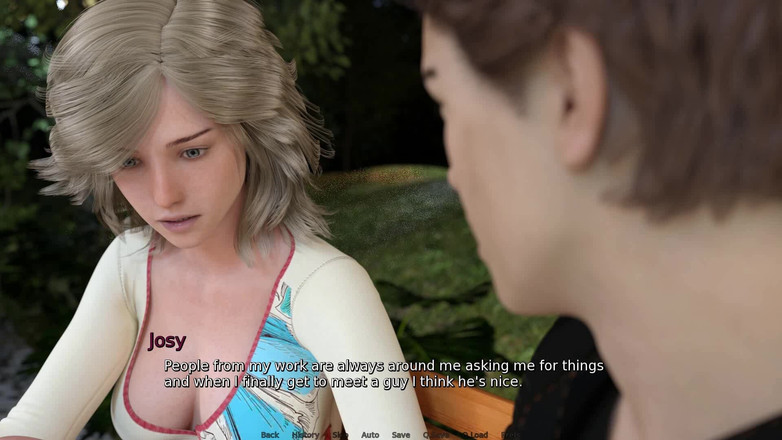Viewport: 782px width, 440px height.
Task: Activate Skip in the quick menu
Action: tap(340, 435)
